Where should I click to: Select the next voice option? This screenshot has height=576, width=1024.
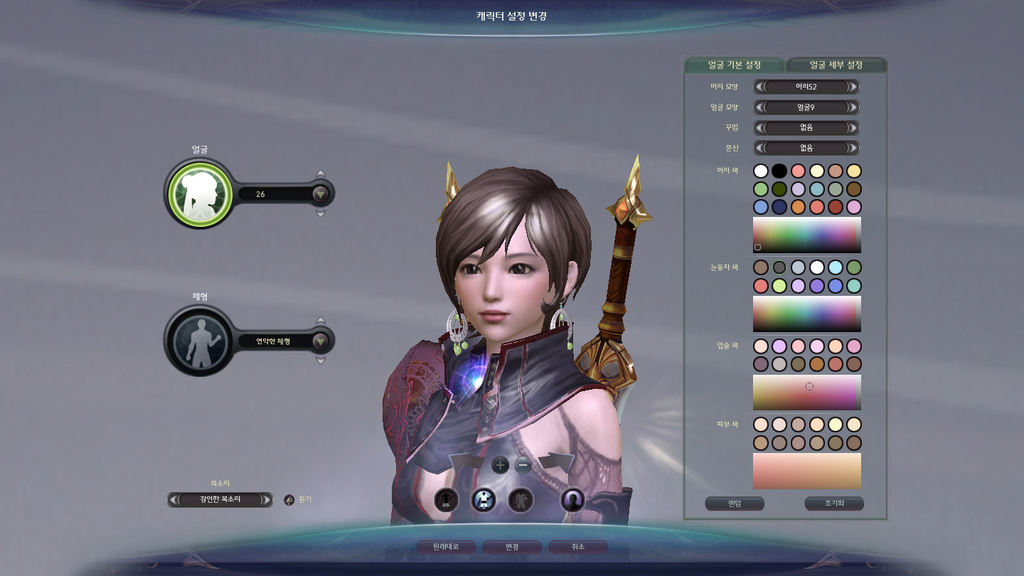(x=266, y=499)
